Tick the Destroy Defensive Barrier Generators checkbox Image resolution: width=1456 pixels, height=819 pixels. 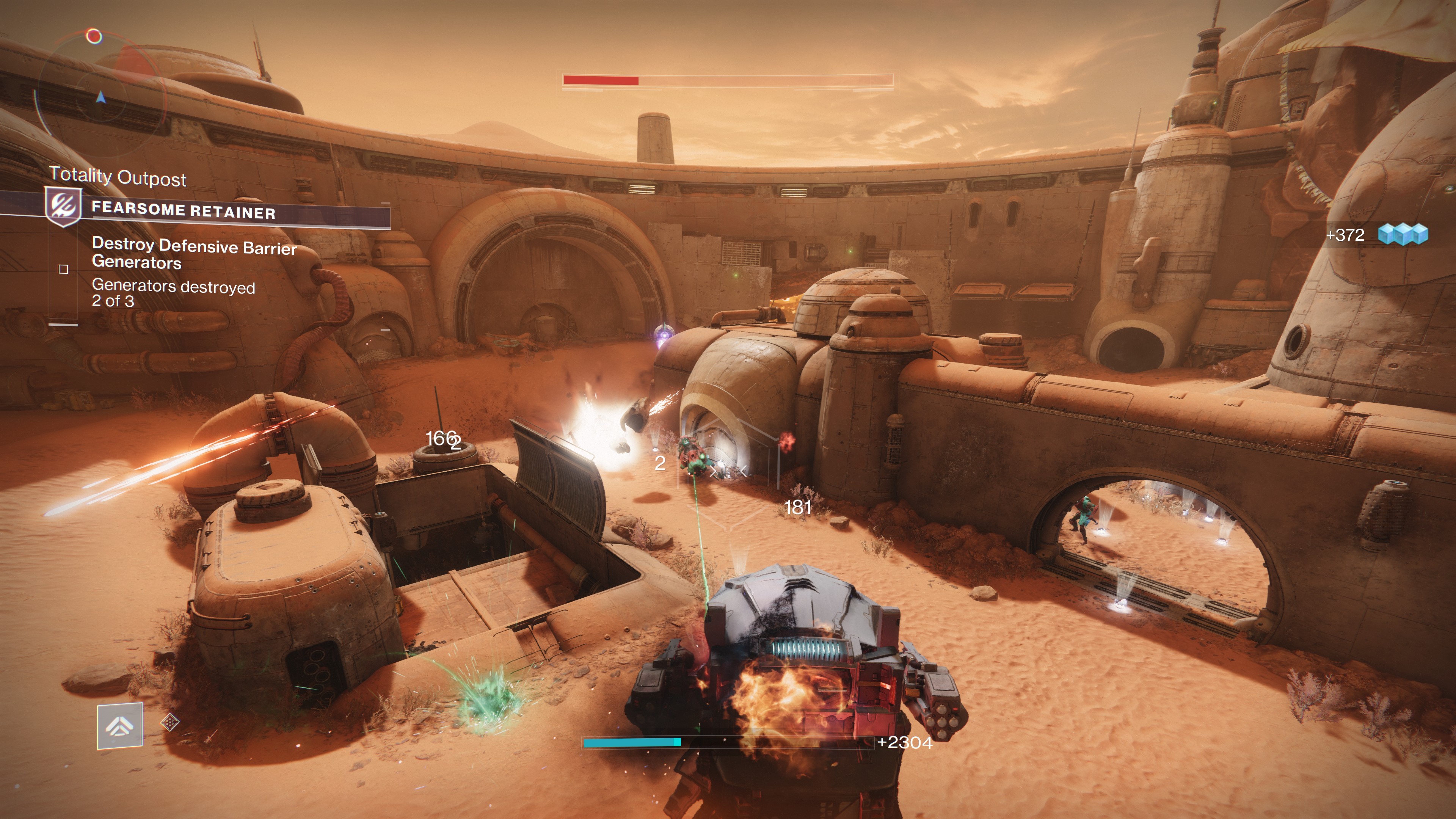(x=63, y=269)
